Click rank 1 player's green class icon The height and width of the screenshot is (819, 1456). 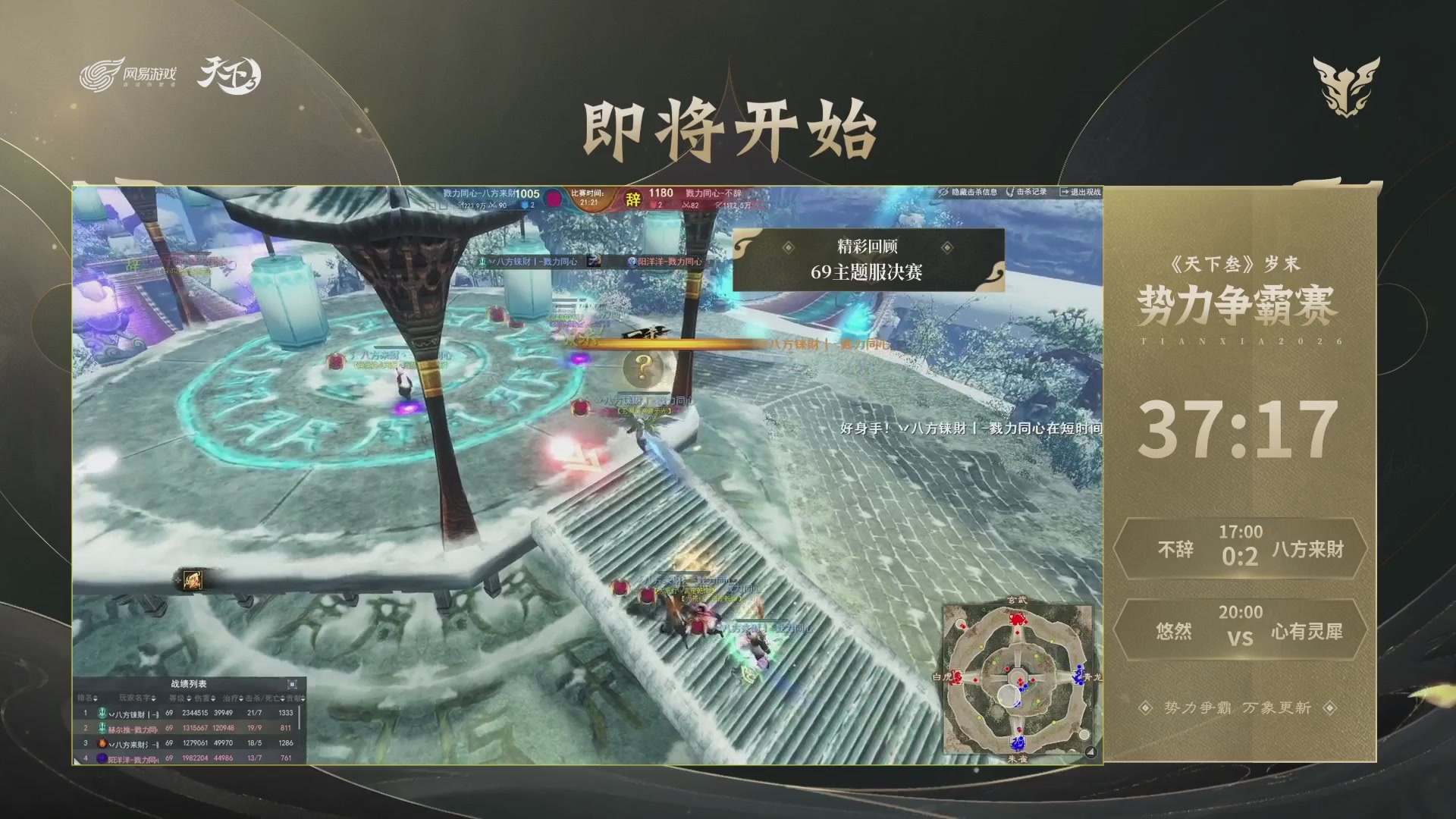[x=103, y=713]
